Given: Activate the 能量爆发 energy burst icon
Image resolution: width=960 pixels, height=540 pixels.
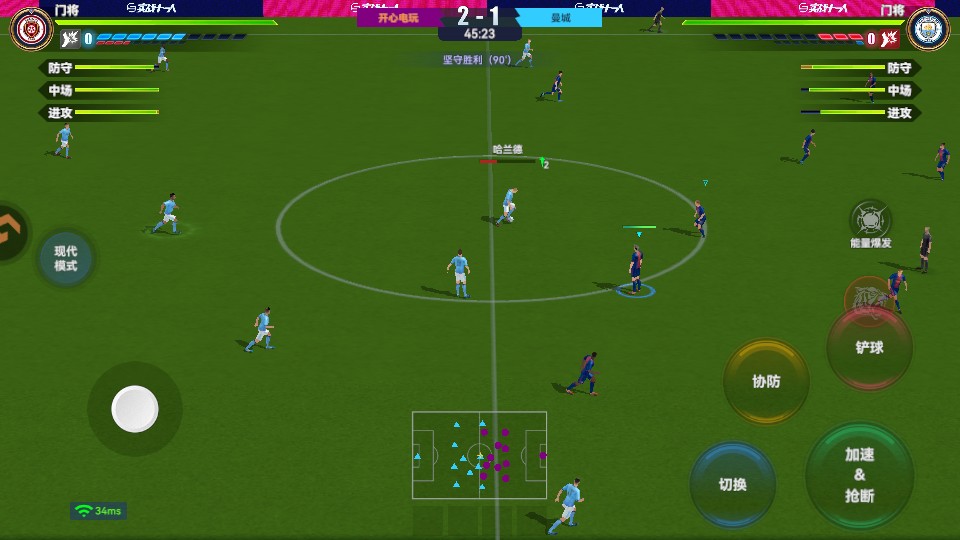Looking at the screenshot, I should (x=870, y=222).
